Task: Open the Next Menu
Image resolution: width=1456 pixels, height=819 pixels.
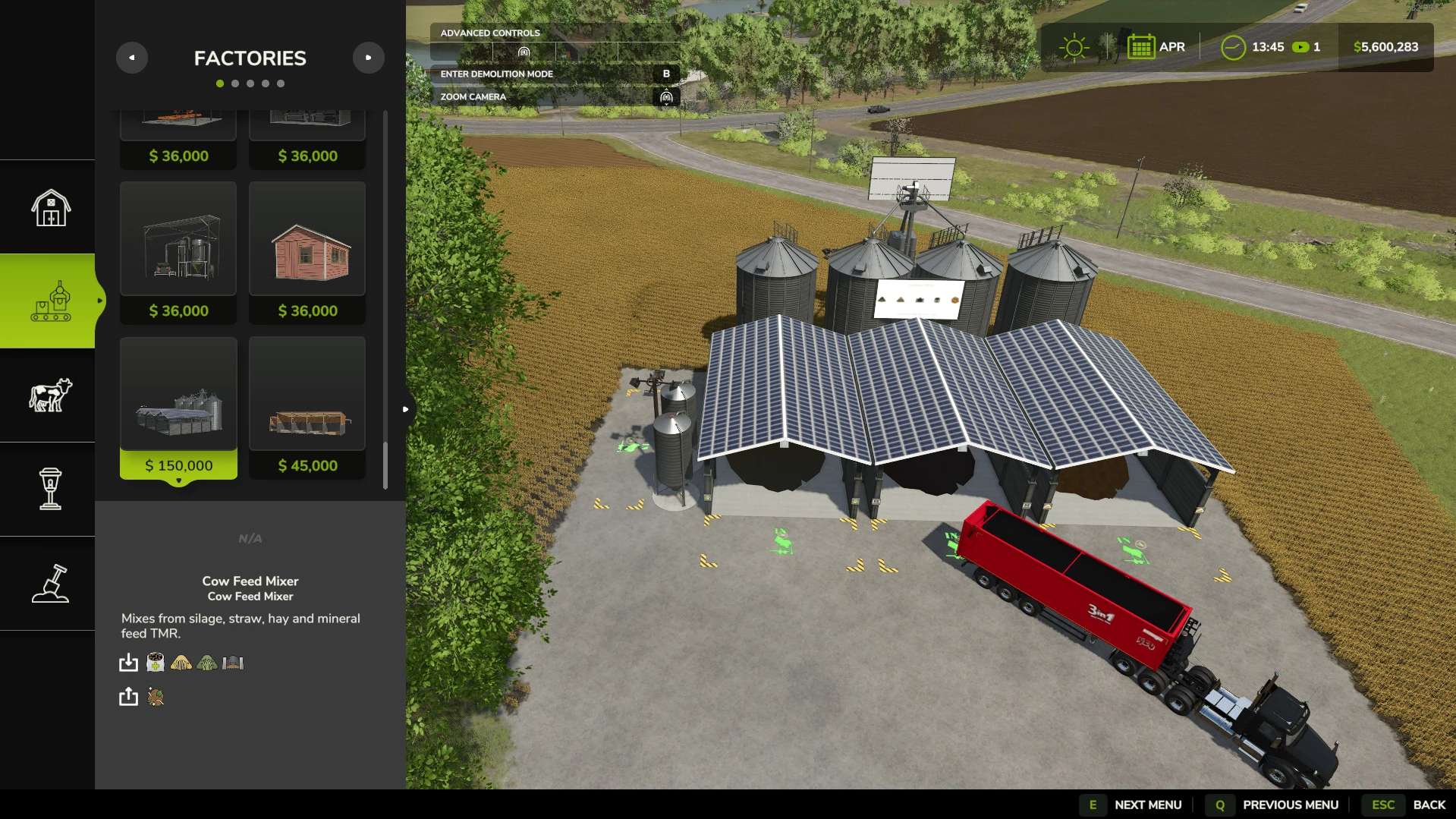Action: click(1133, 805)
